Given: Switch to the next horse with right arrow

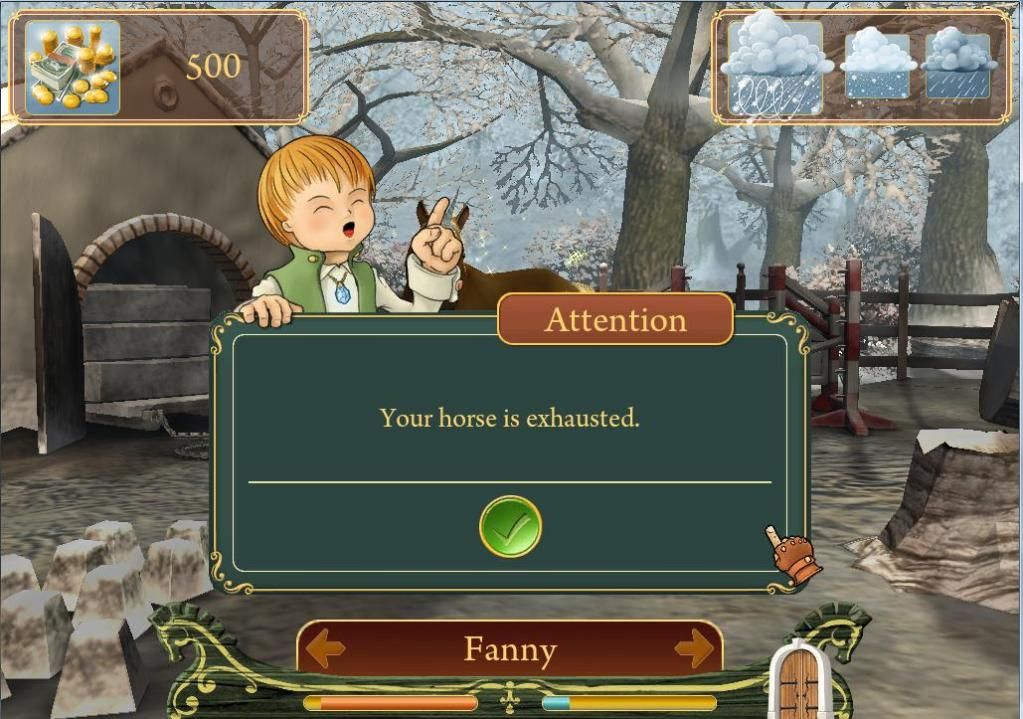Looking at the screenshot, I should coord(694,650).
